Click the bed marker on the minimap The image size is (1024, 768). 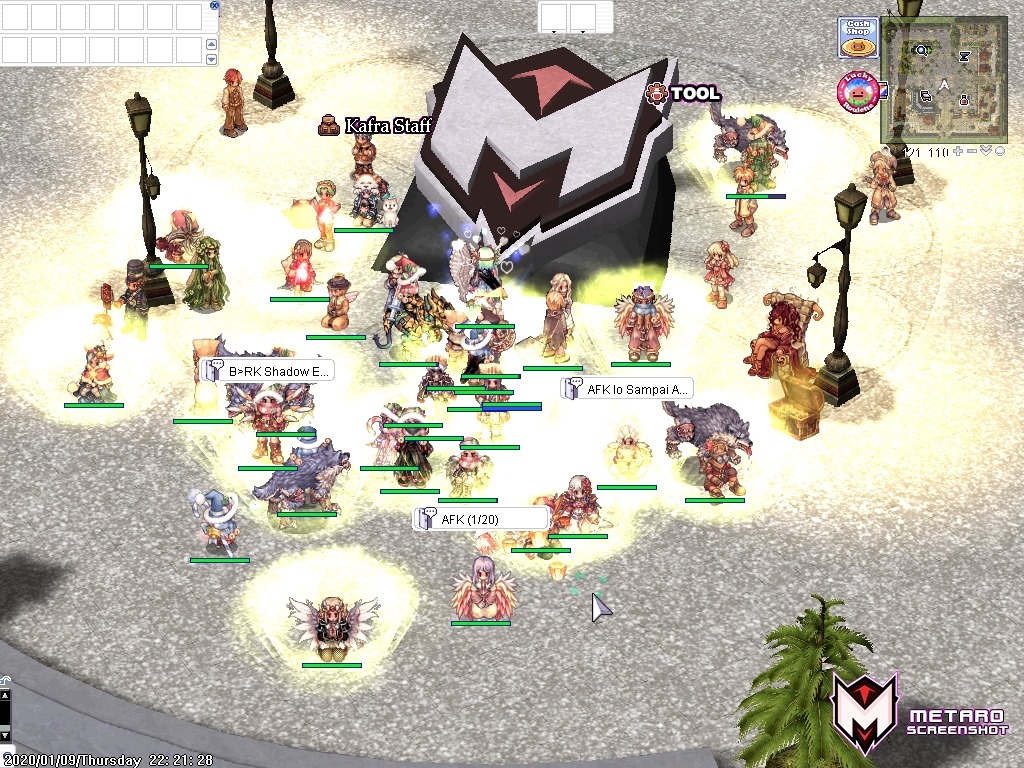pos(926,97)
